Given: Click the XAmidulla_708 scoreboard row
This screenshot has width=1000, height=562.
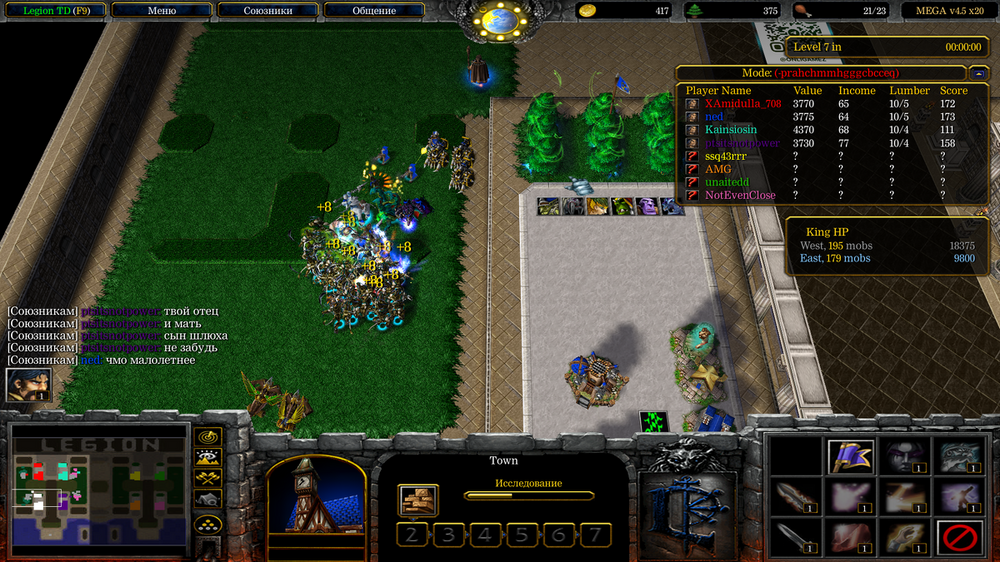Looking at the screenshot, I should pyautogui.click(x=742, y=103).
